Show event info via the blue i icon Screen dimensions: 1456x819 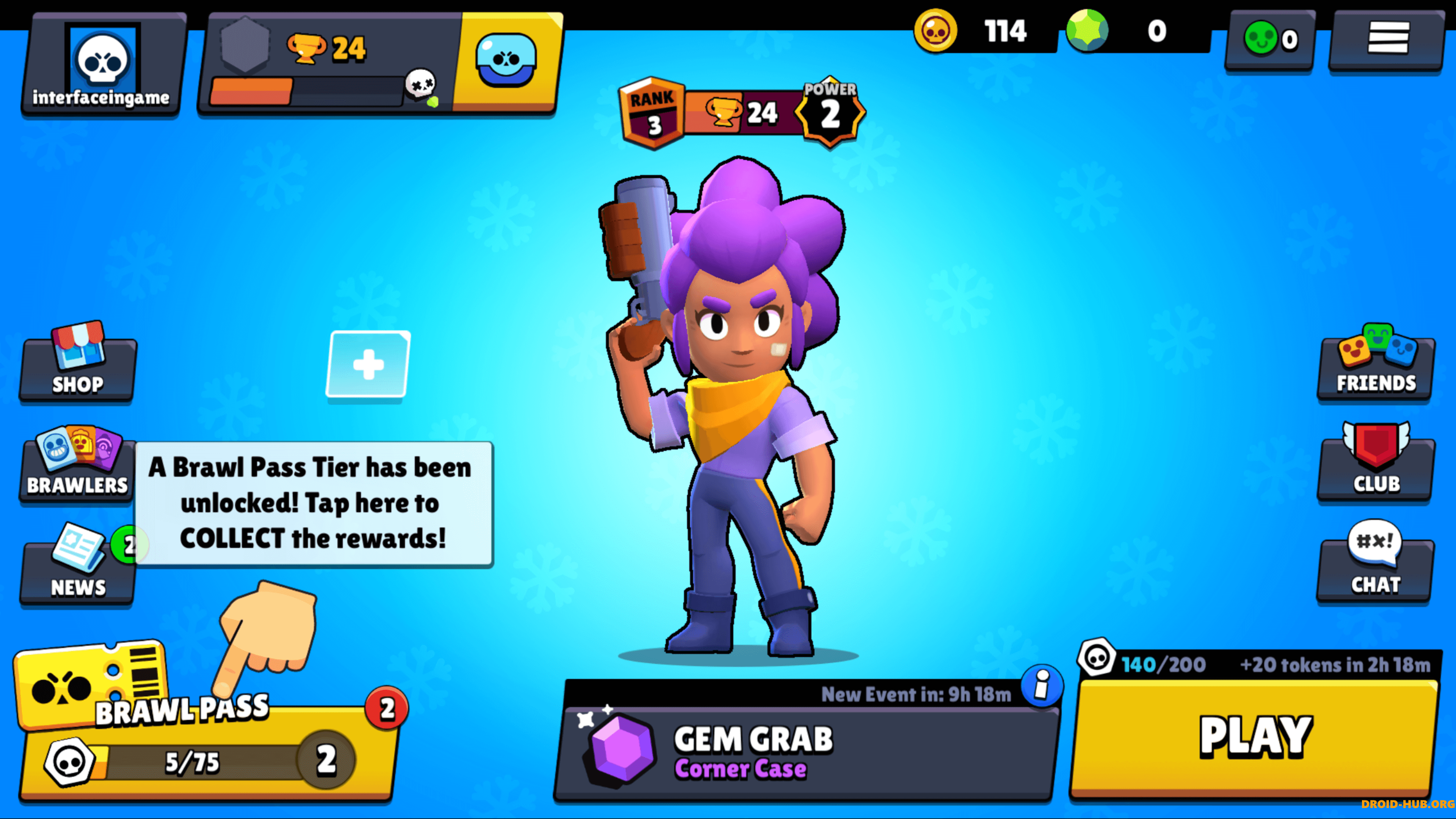coord(1042,686)
